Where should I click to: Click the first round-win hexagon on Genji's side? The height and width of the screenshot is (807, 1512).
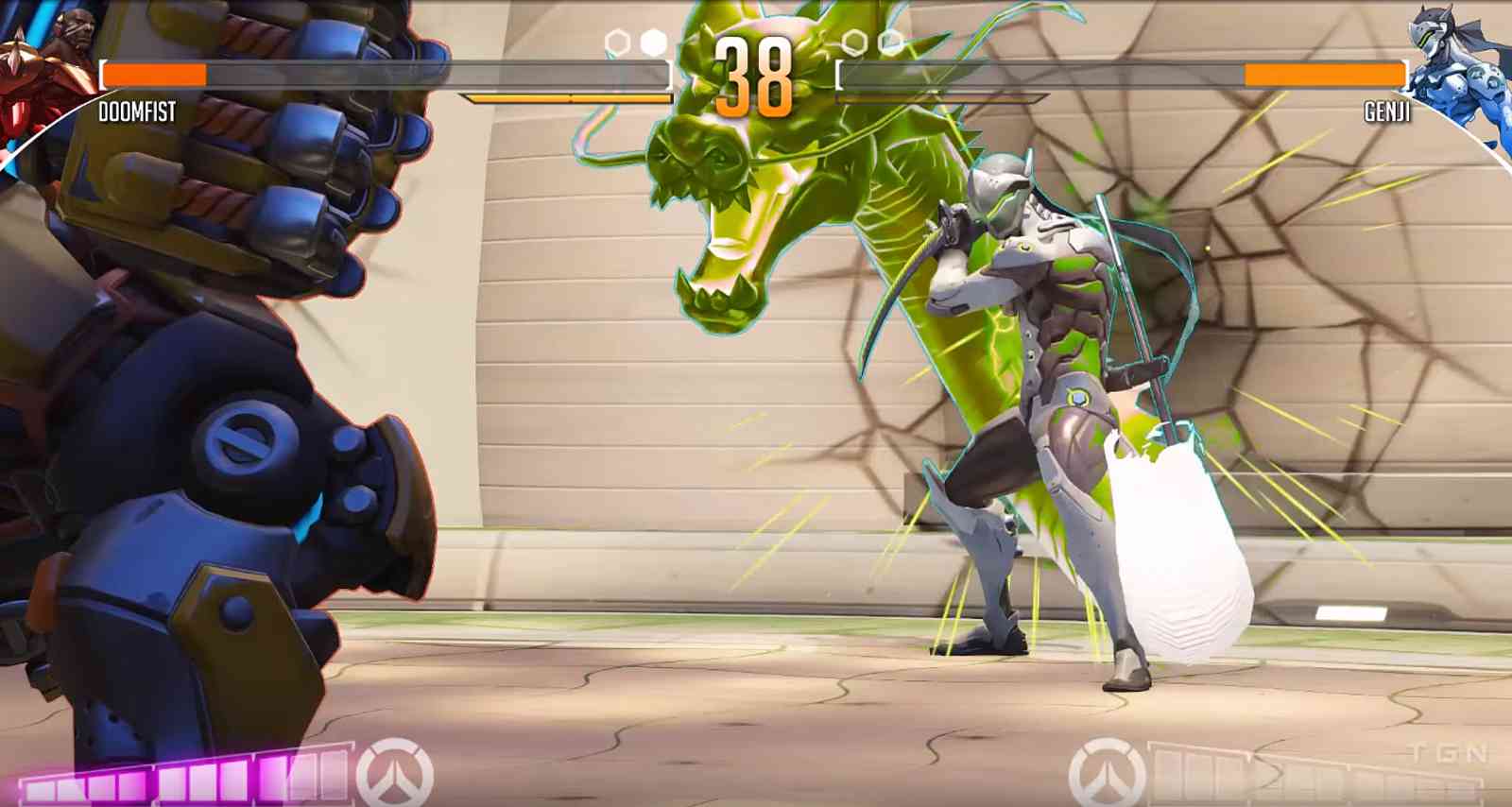pos(856,41)
